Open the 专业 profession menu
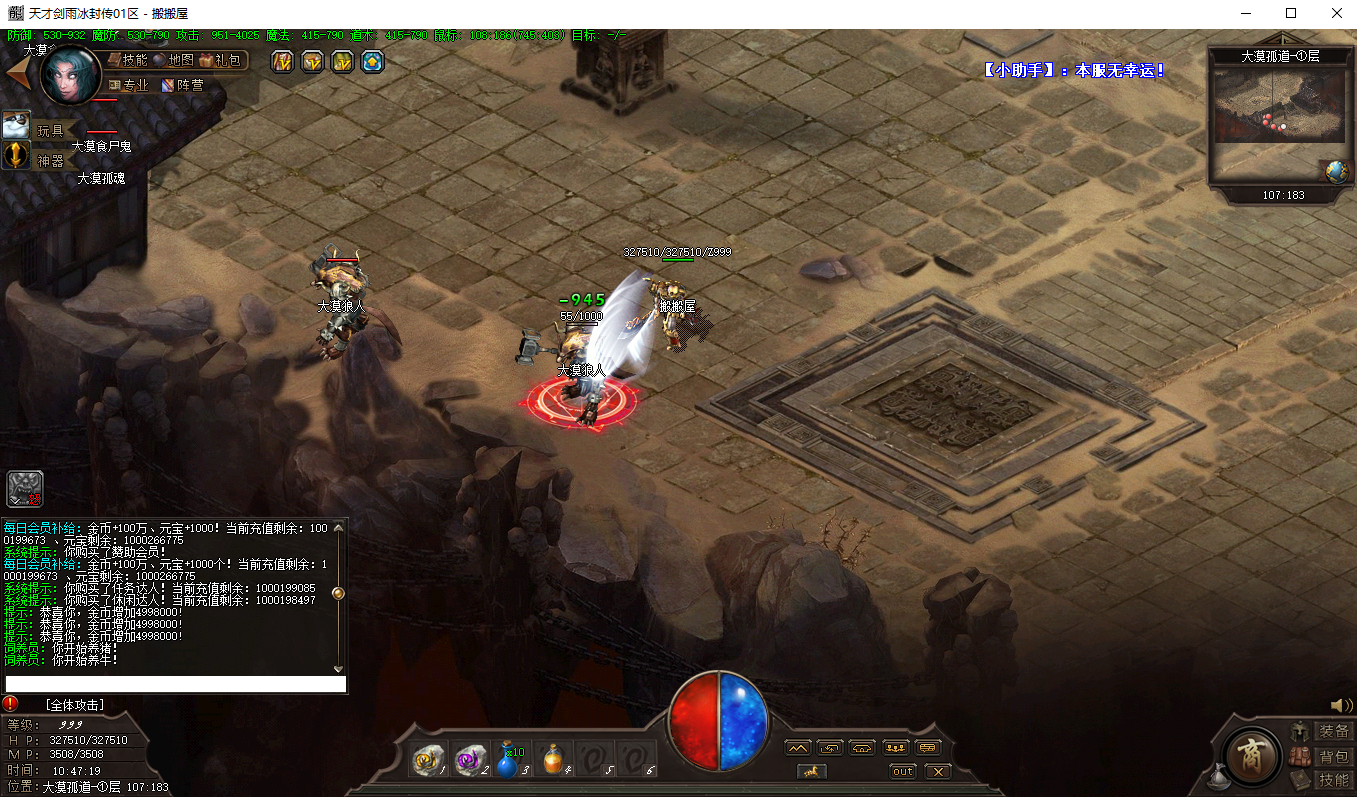 click(x=129, y=85)
